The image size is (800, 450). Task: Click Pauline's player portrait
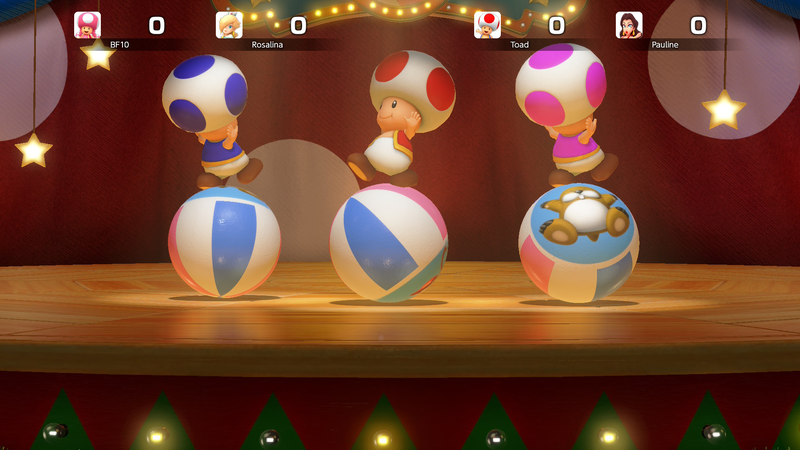(x=629, y=25)
